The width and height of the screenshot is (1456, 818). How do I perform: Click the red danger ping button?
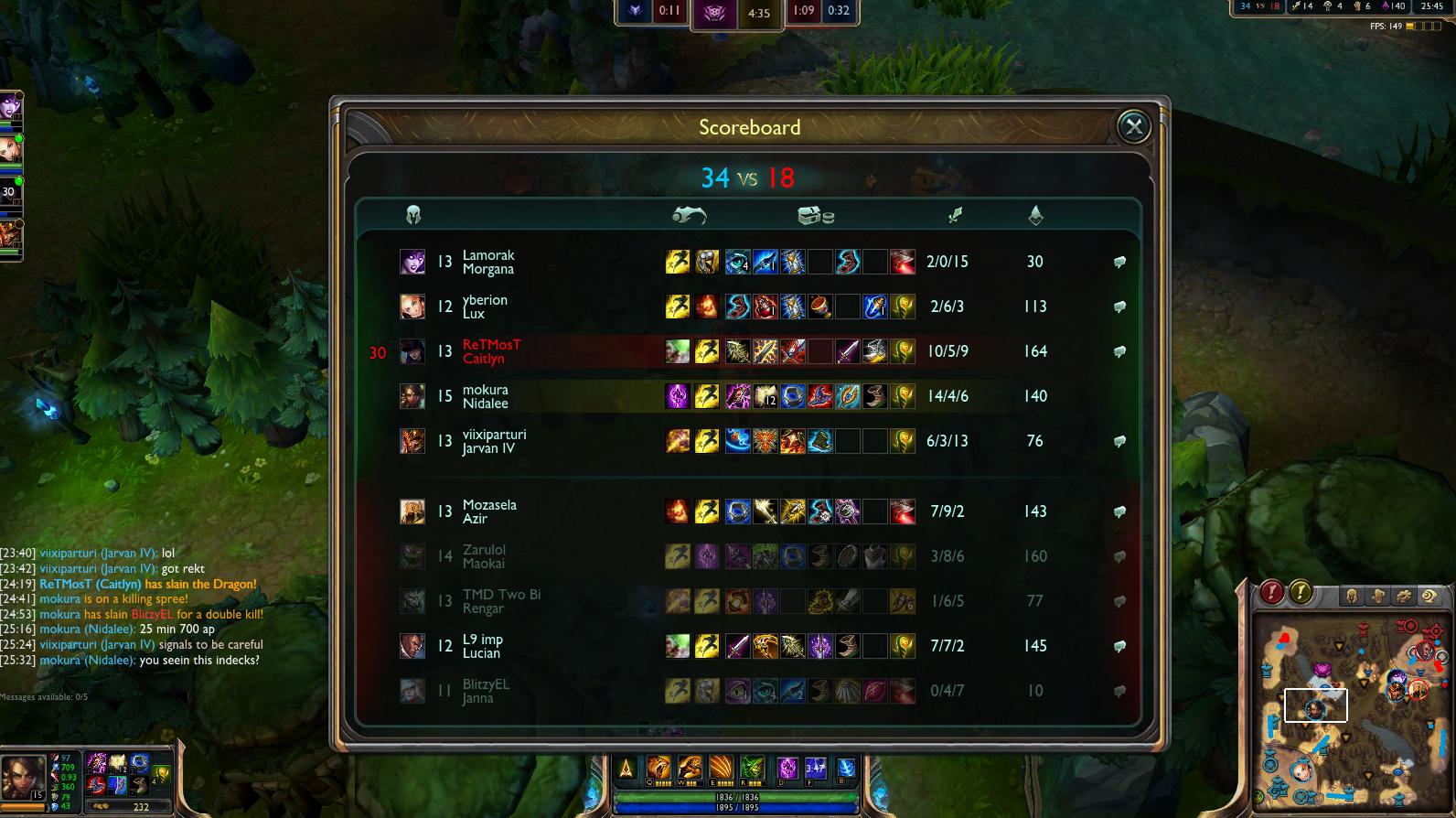pyautogui.click(x=1270, y=593)
